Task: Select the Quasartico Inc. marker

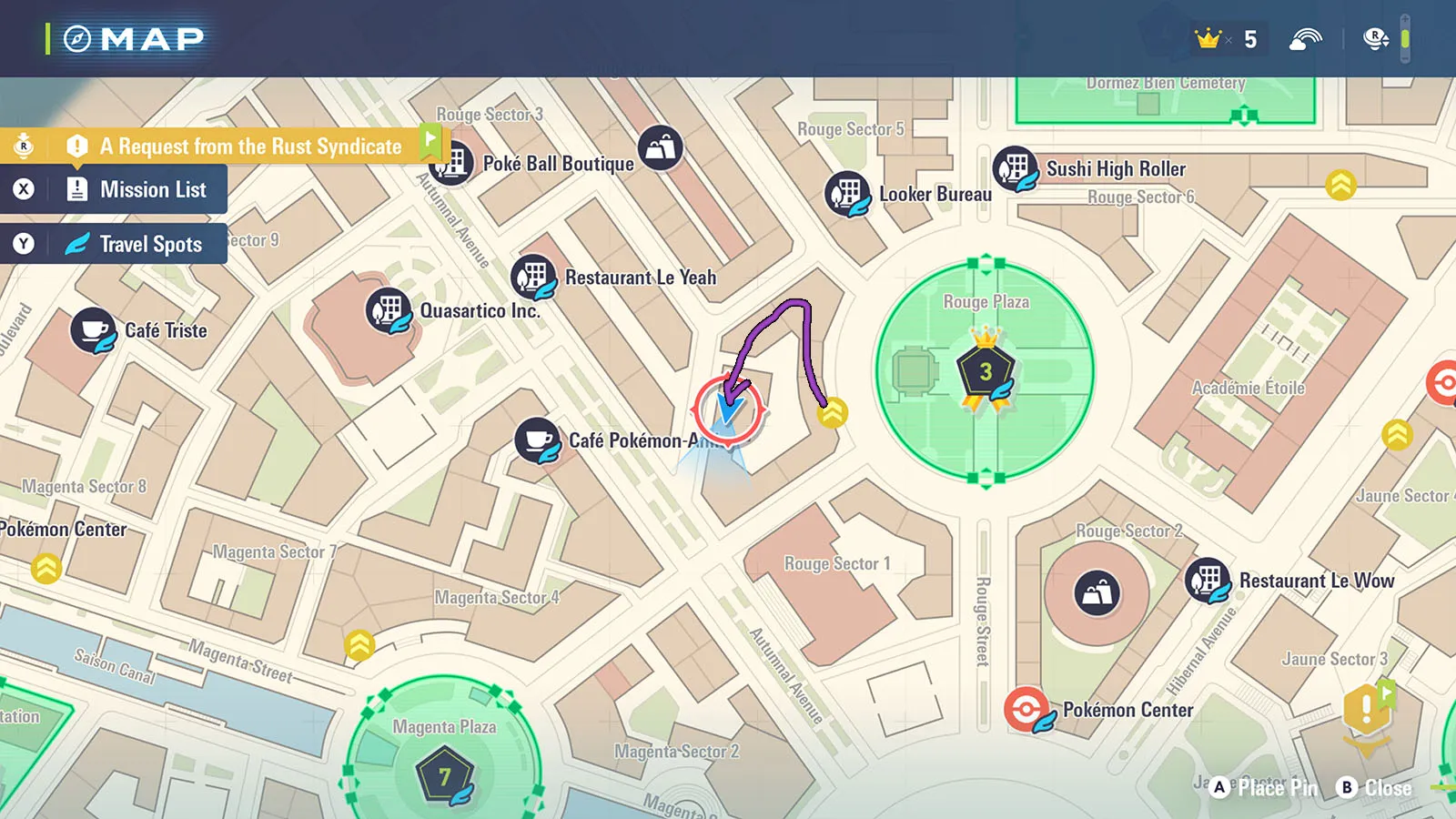Action: (389, 310)
